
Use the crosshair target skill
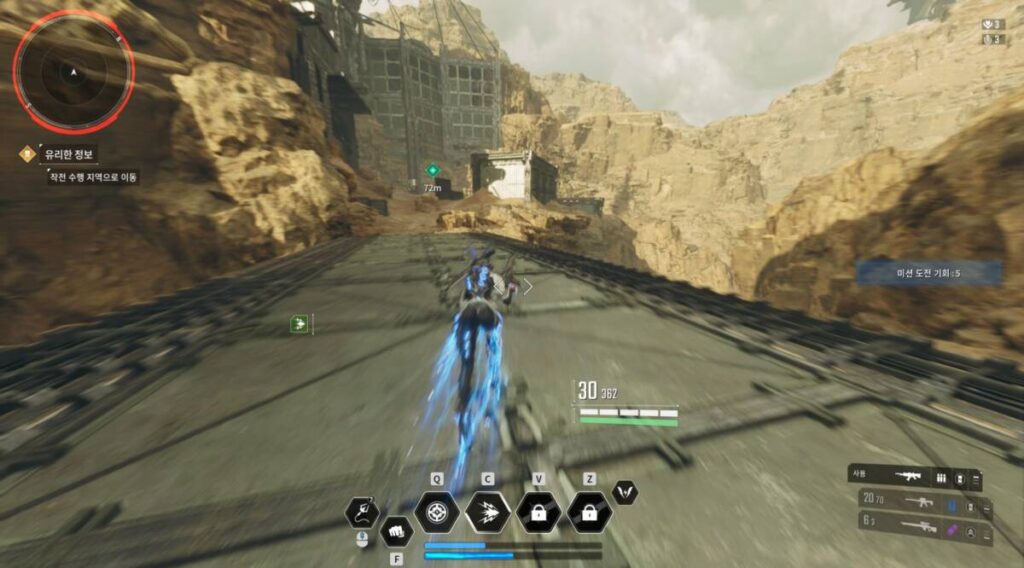[x=437, y=512]
